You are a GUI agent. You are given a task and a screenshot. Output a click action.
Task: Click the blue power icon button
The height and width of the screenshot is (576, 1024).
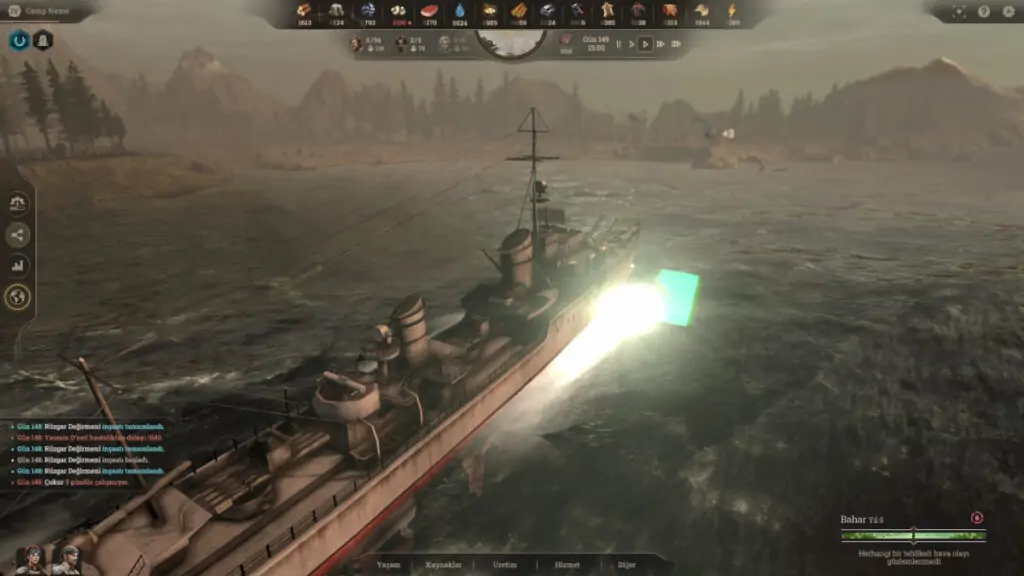pyautogui.click(x=18, y=40)
